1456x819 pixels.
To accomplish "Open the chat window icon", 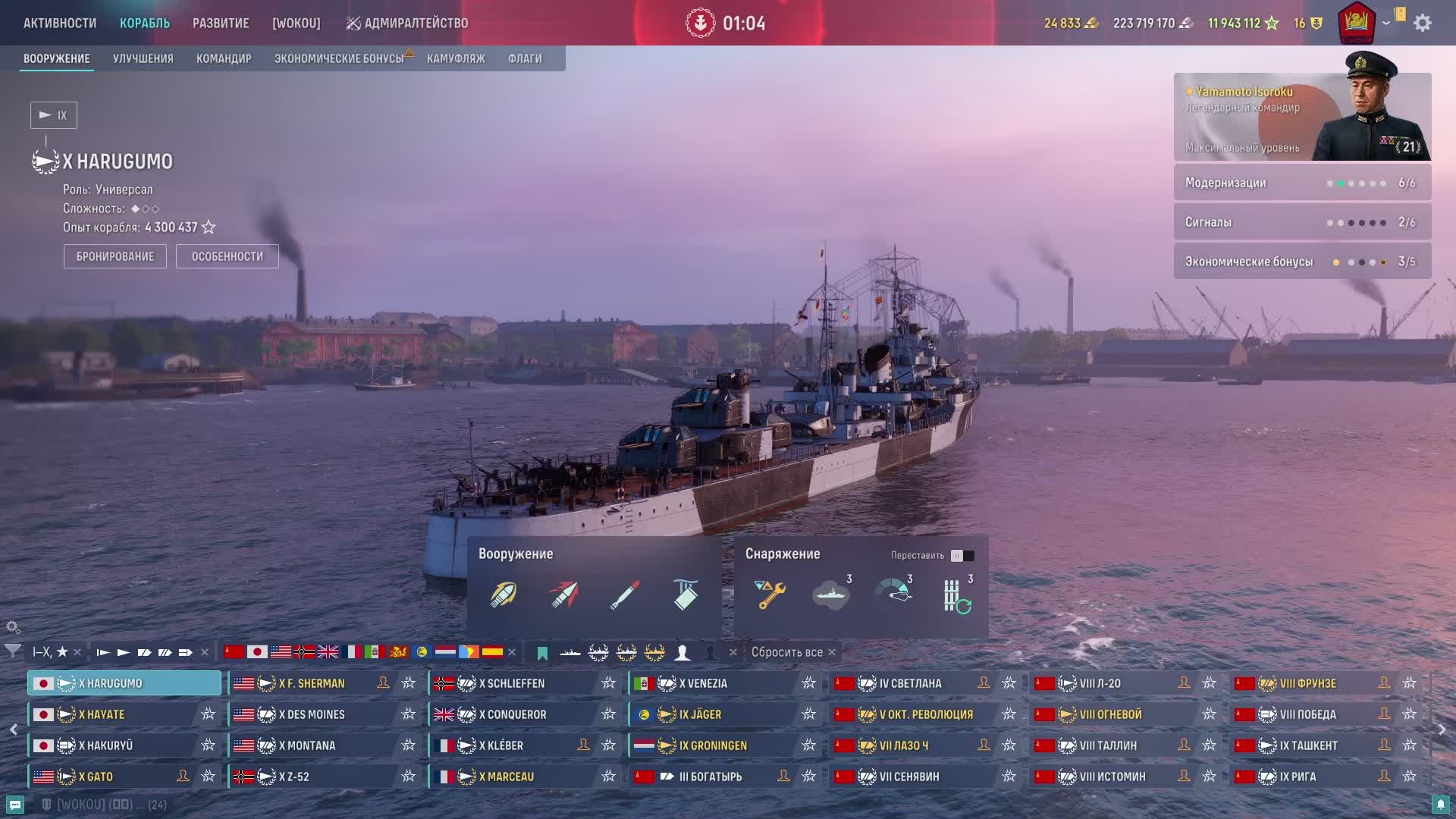I will pyautogui.click(x=15, y=805).
